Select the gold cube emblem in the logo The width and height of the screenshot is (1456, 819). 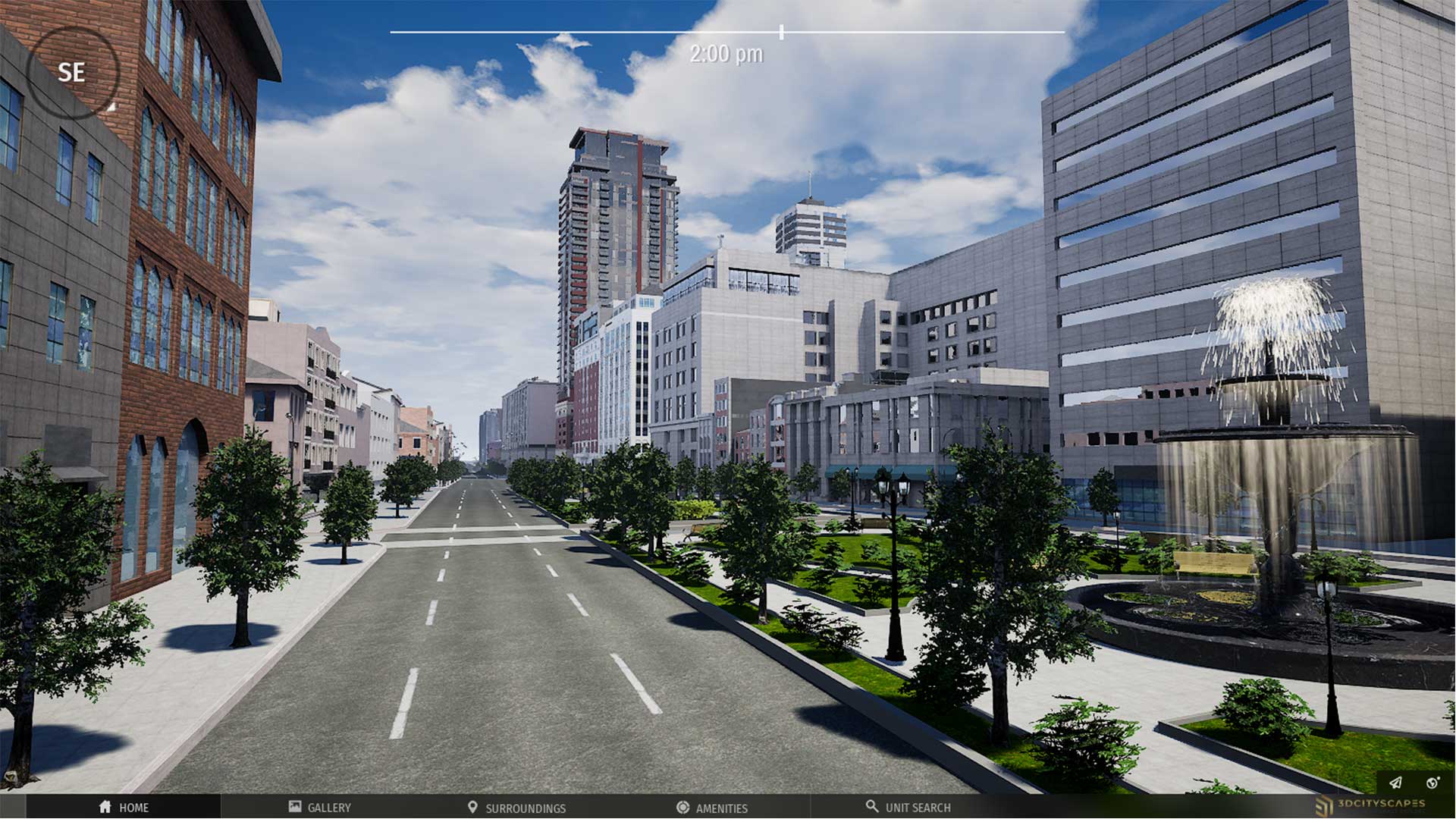pyautogui.click(x=1324, y=806)
